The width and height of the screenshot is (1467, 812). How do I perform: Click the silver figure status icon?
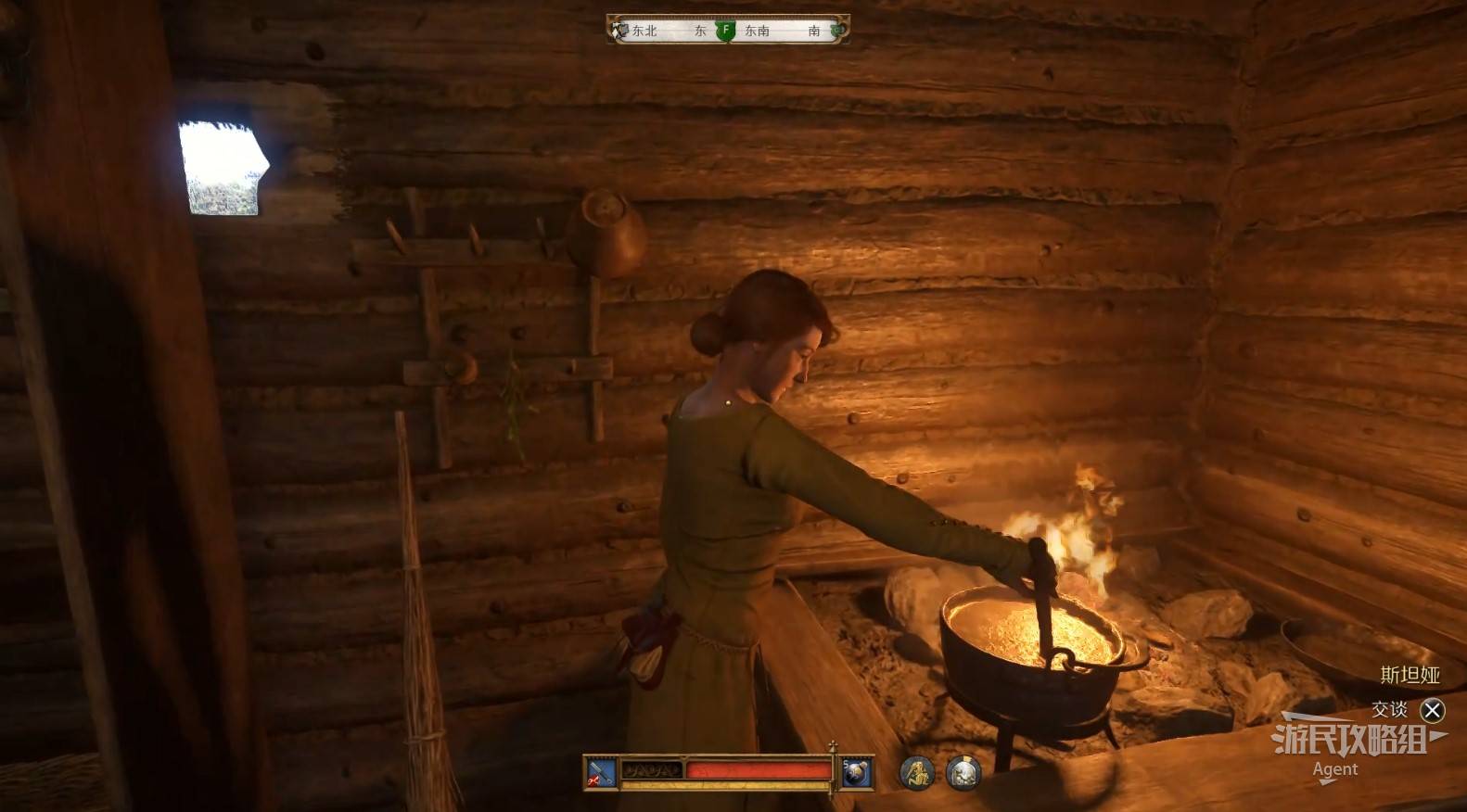tap(963, 772)
